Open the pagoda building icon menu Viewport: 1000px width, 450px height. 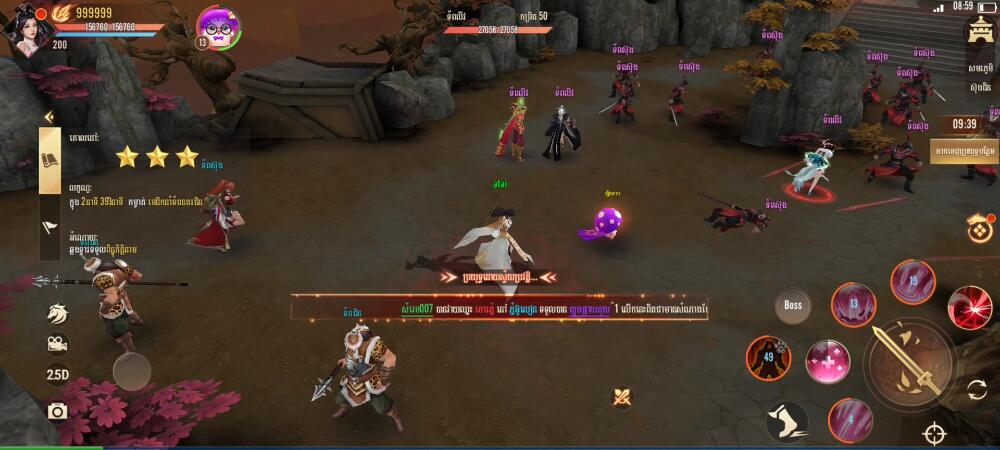[979, 32]
